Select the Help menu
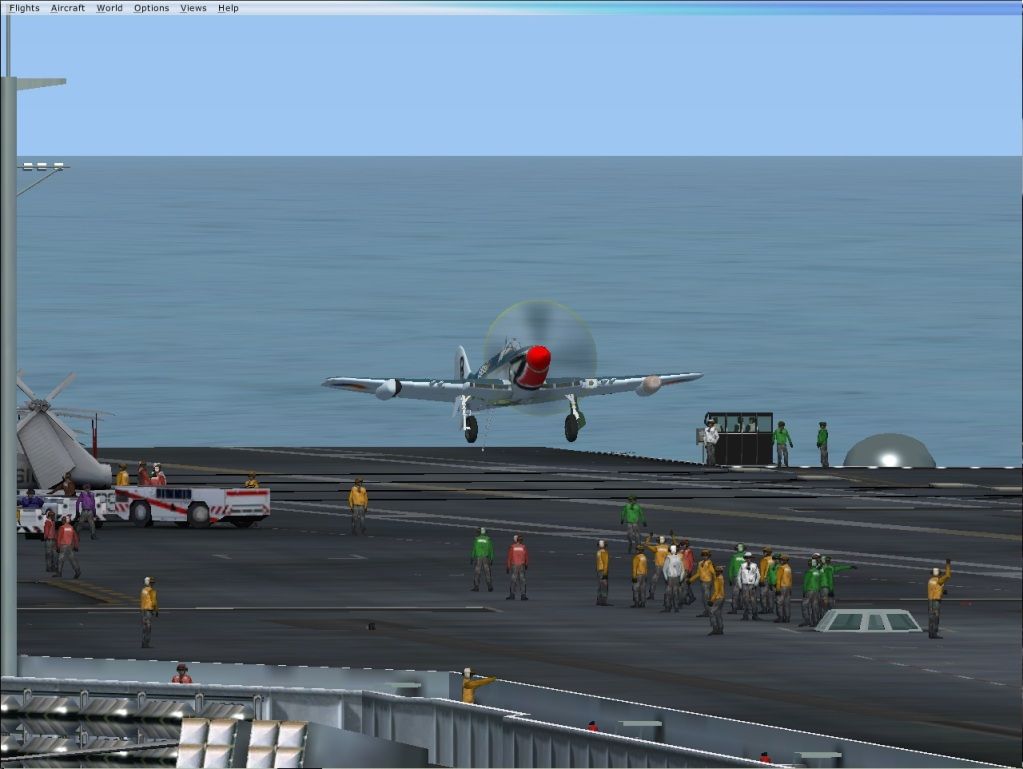This screenshot has width=1023, height=769. click(228, 8)
